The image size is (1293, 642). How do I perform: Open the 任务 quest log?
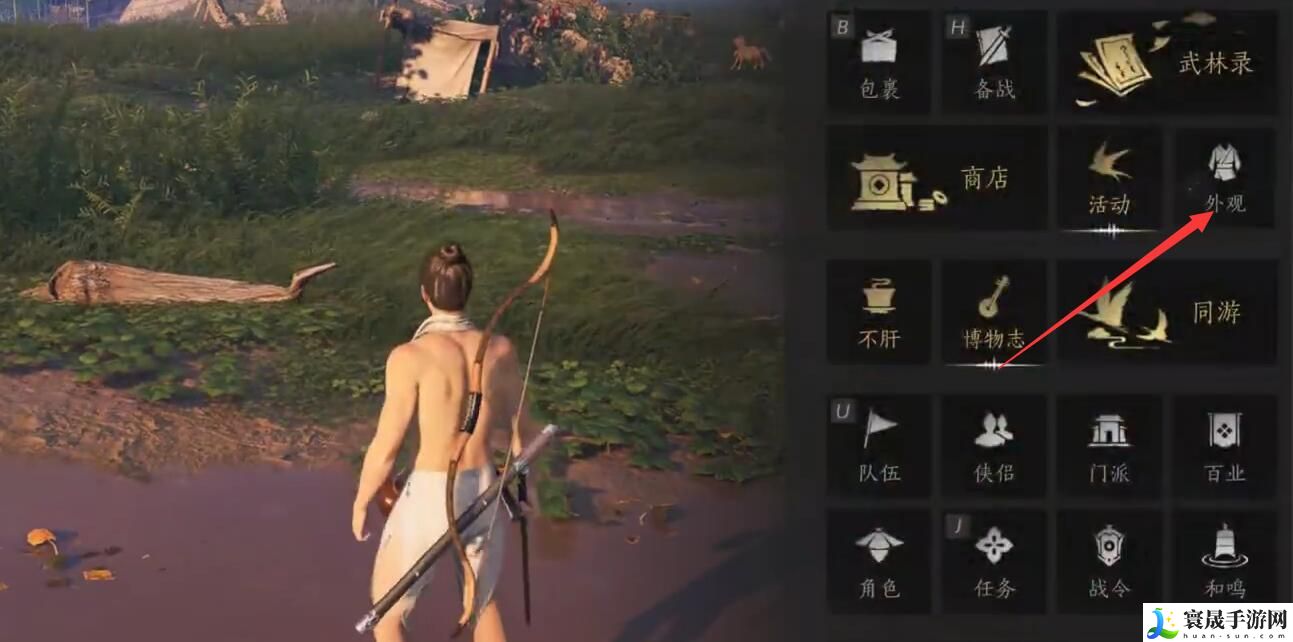[x=994, y=561]
